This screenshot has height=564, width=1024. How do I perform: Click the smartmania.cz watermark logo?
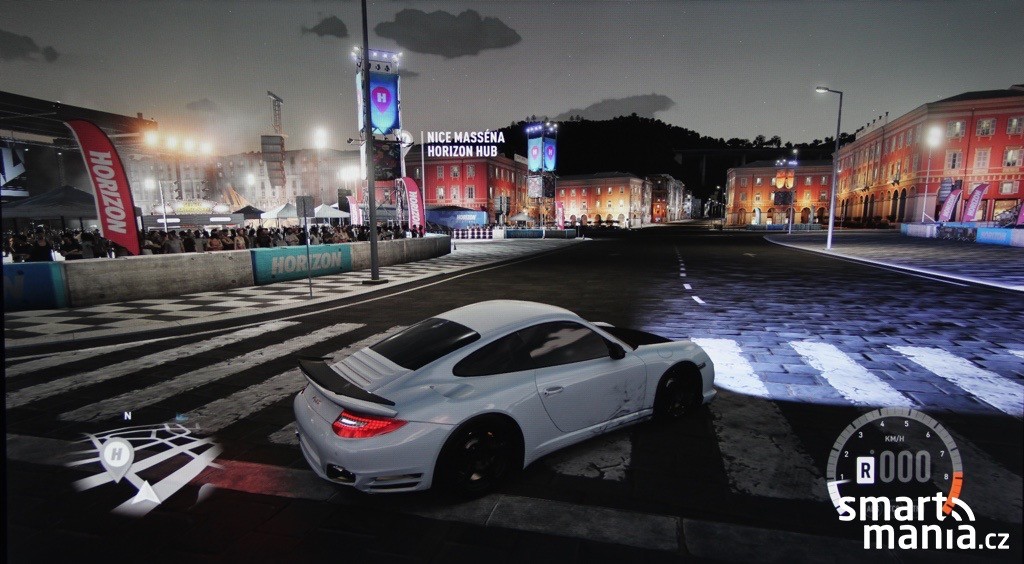(922, 524)
